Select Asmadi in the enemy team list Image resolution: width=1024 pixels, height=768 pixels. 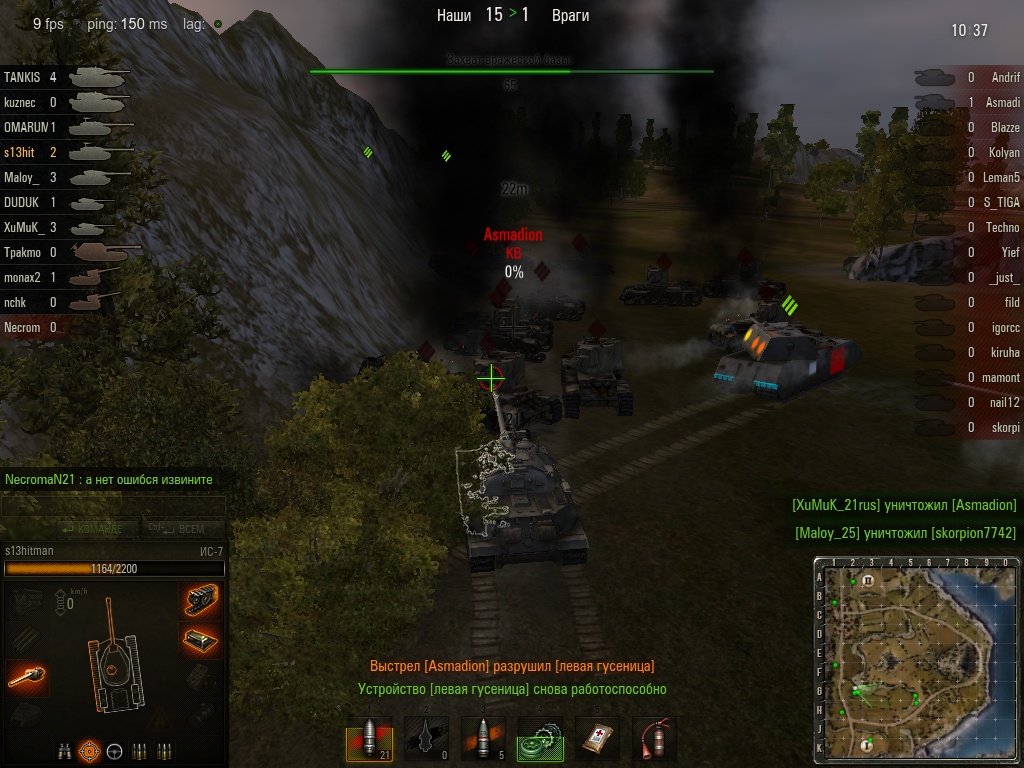tap(1004, 102)
